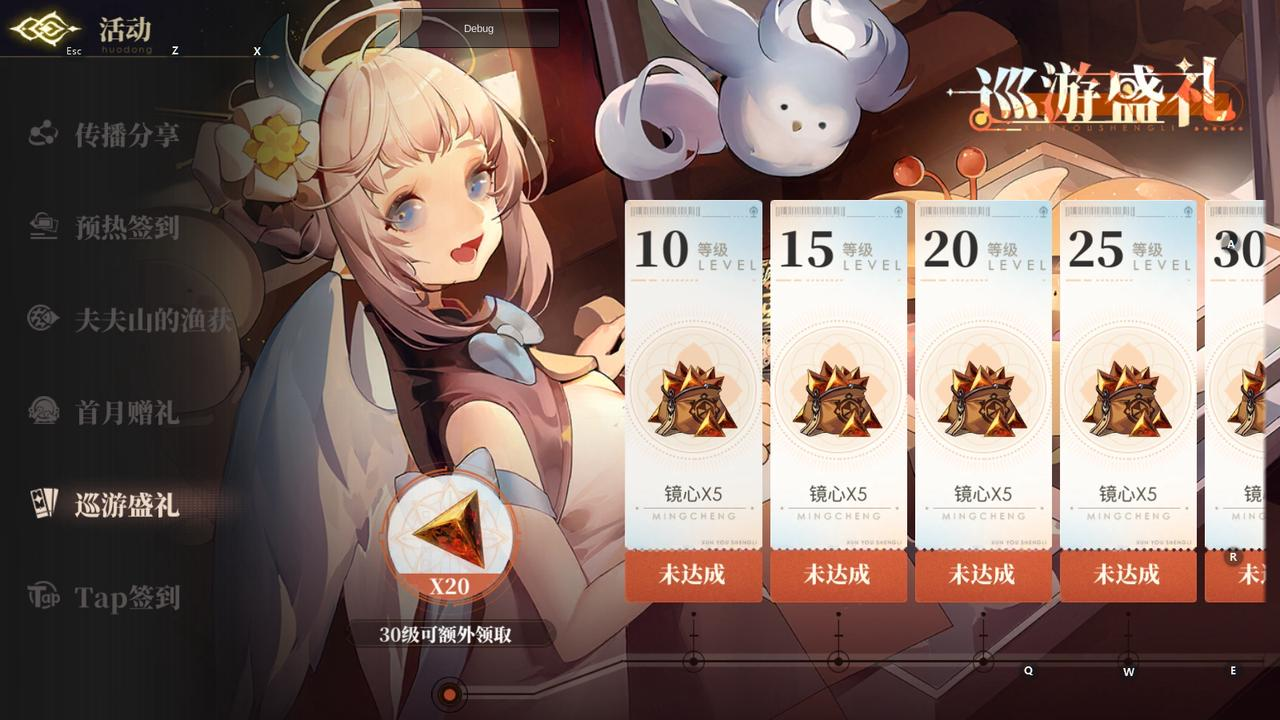
Task: Select the Tap签到 hand icon
Action: (42, 597)
